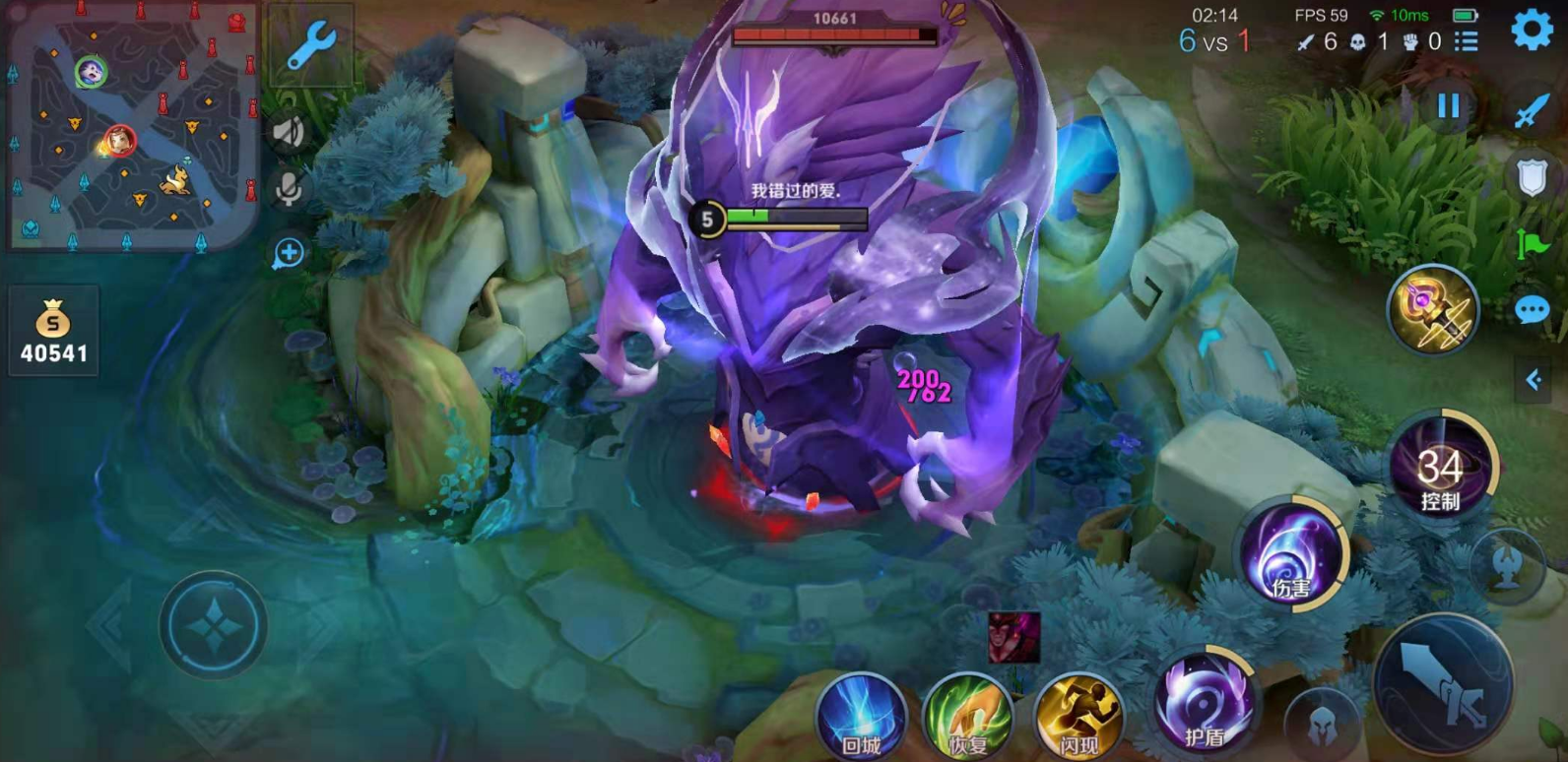Open the settings gear menu
The height and width of the screenshot is (762, 1568).
(1532, 30)
